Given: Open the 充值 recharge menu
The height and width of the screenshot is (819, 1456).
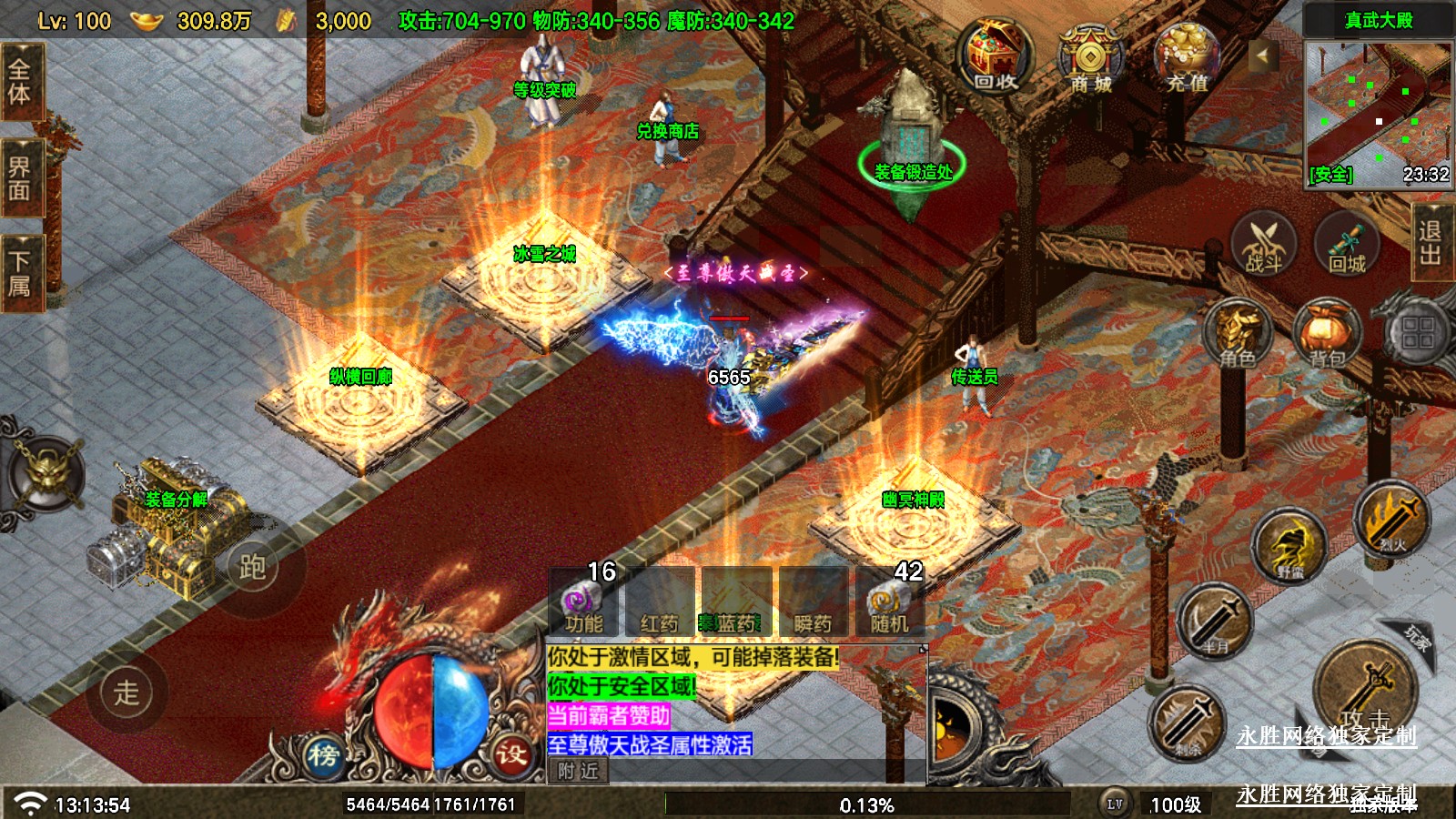Looking at the screenshot, I should (x=1186, y=56).
